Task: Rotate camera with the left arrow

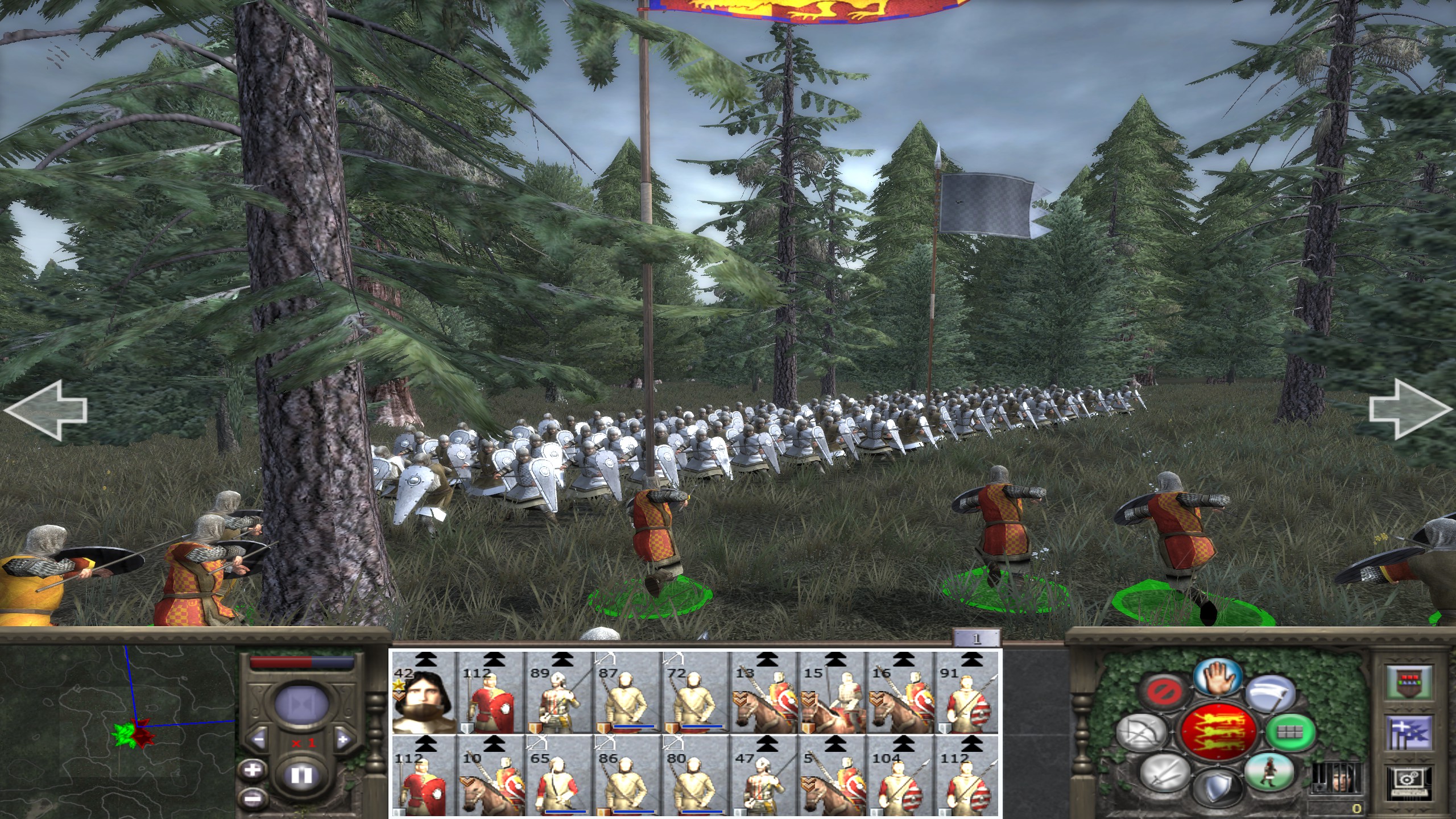Action: click(45, 411)
